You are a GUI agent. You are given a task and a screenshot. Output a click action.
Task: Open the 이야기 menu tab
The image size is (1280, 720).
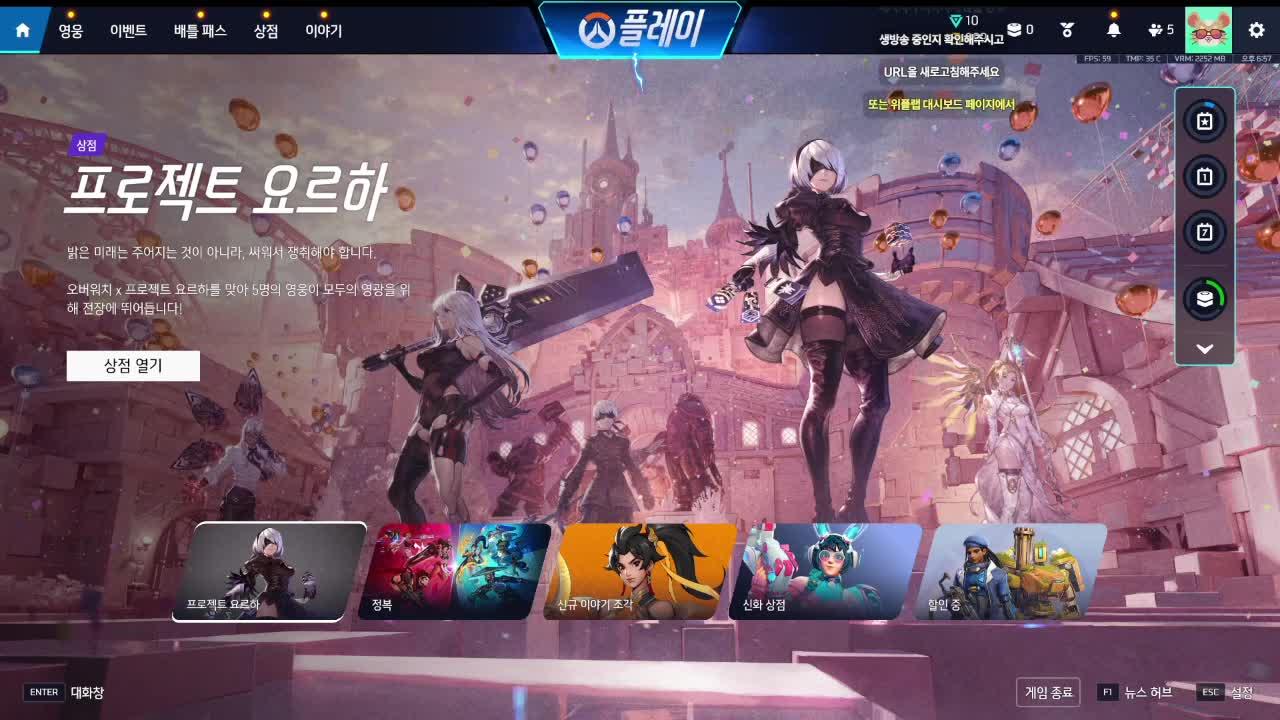click(325, 30)
